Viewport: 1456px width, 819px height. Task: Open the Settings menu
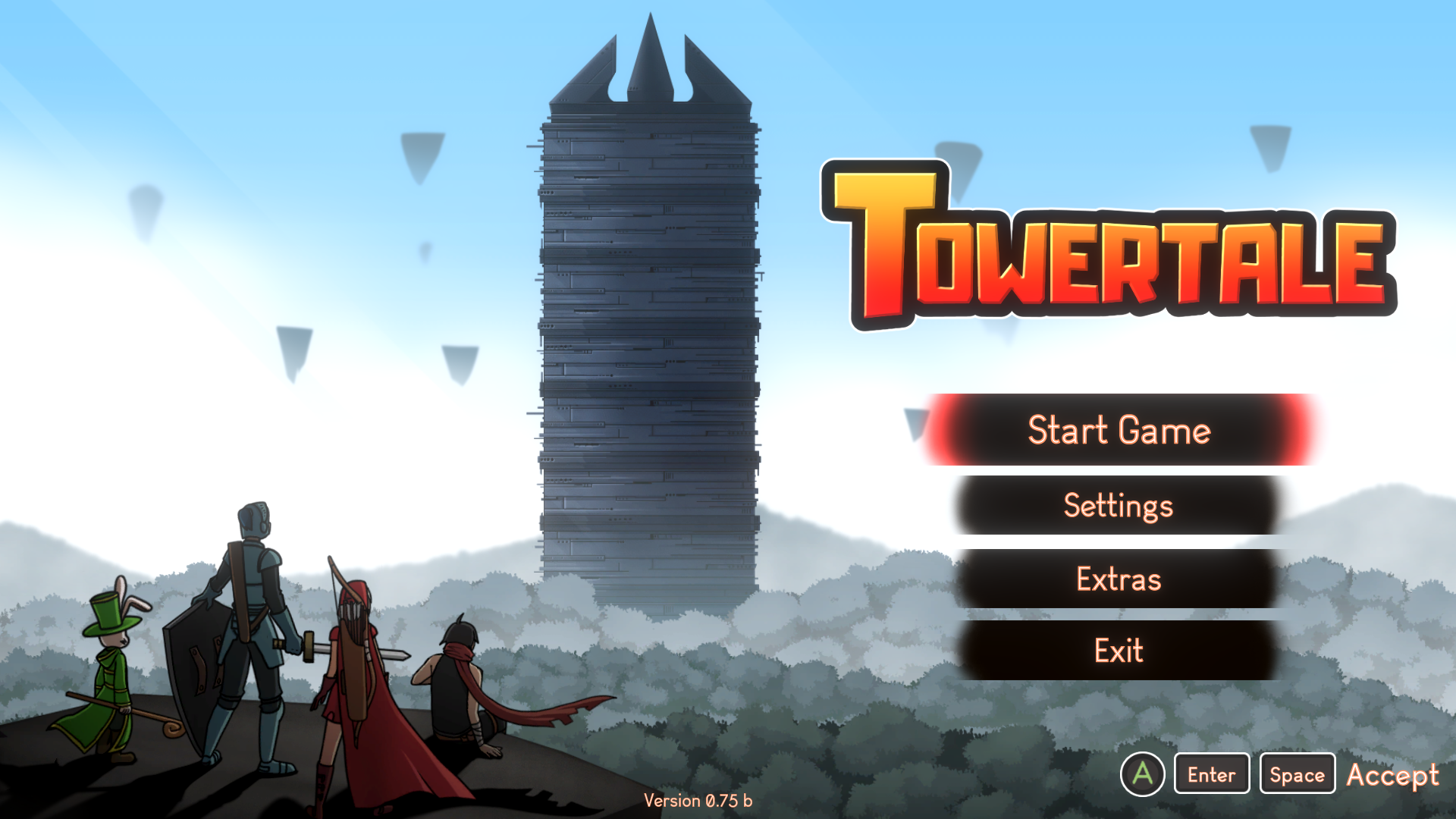[1119, 506]
